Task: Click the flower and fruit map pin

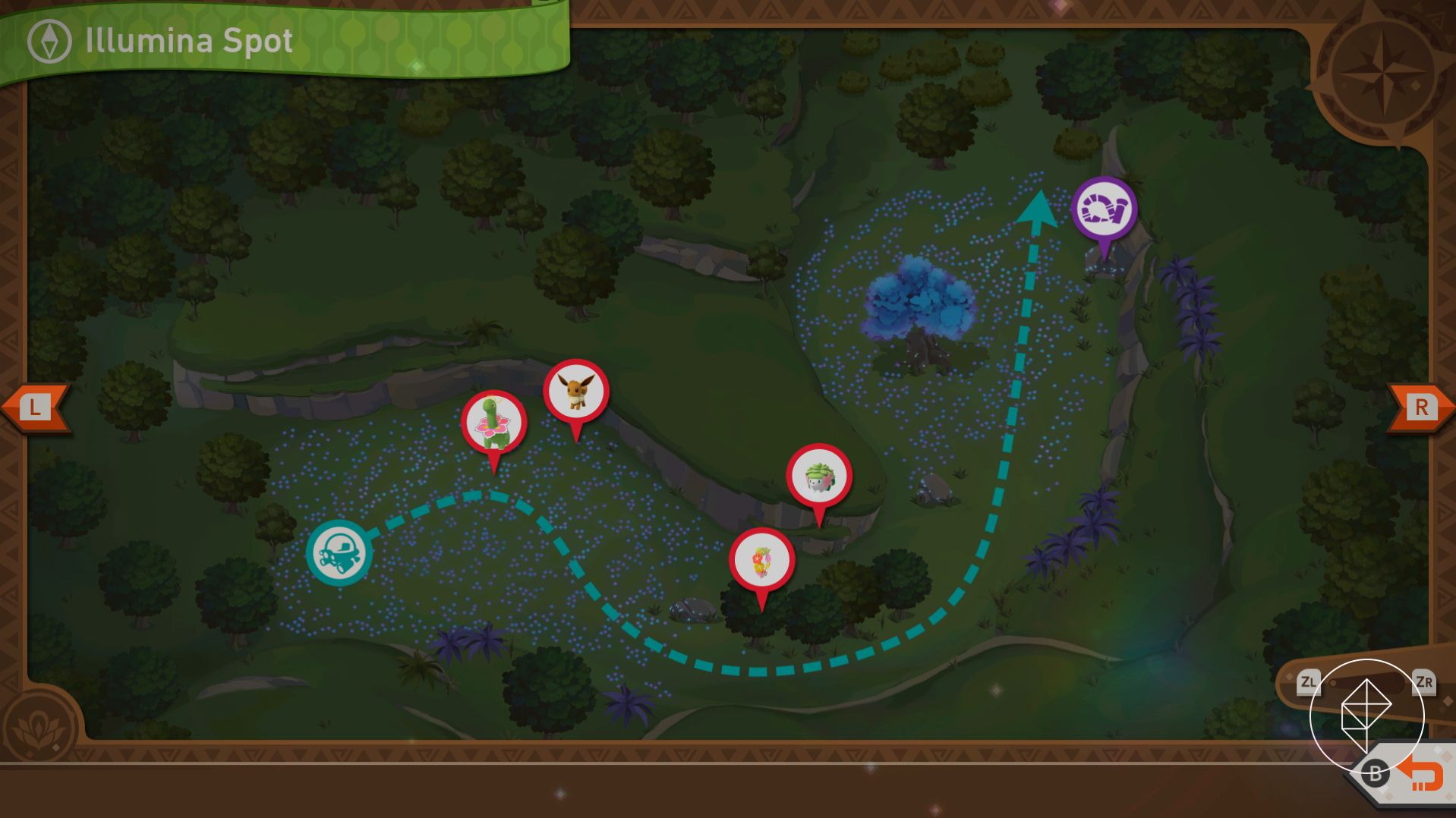Action: point(761,559)
